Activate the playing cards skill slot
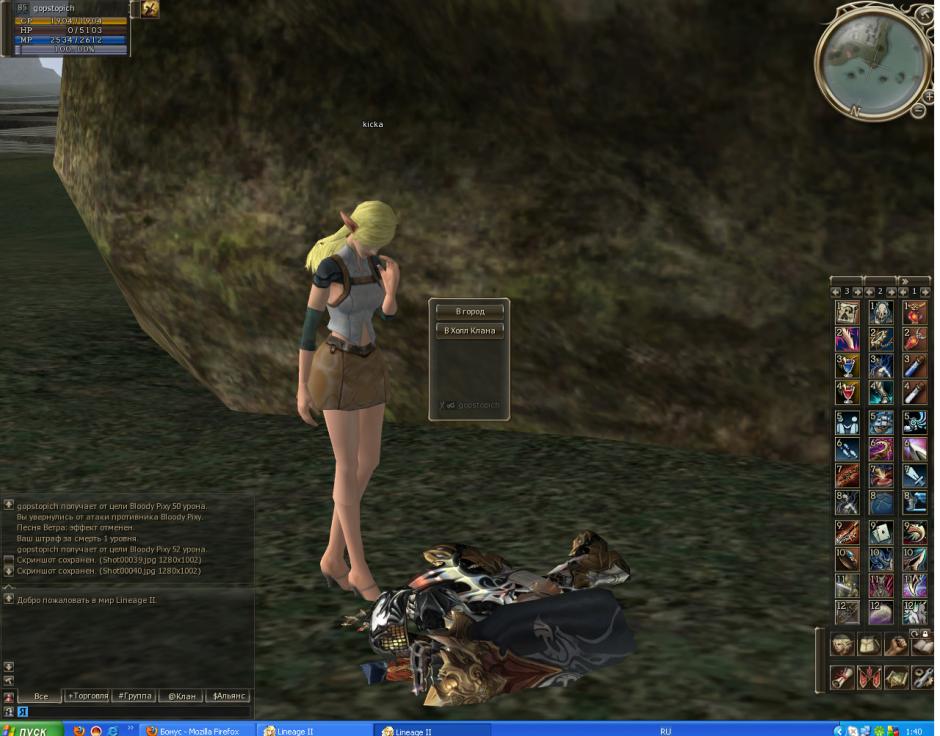 (x=881, y=532)
